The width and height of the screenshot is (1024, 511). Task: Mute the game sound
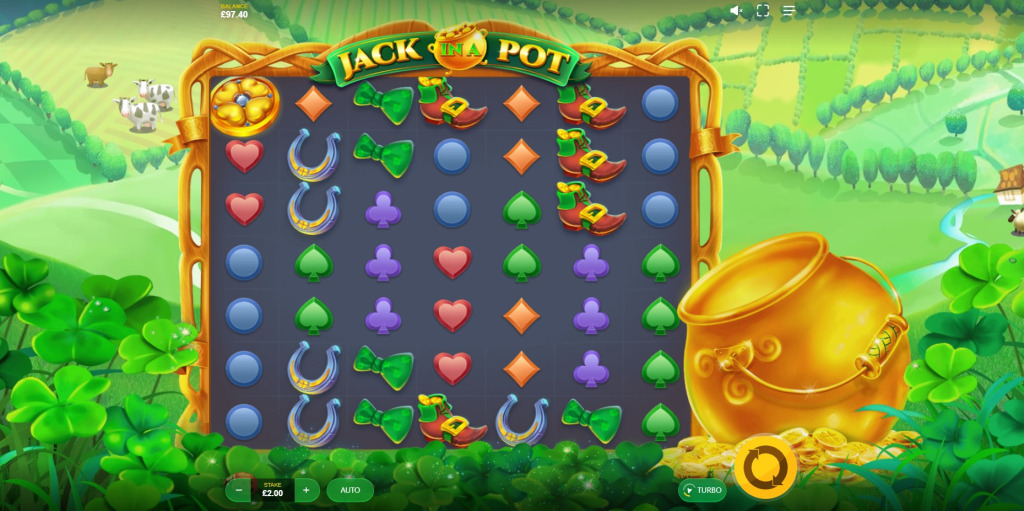tap(736, 11)
